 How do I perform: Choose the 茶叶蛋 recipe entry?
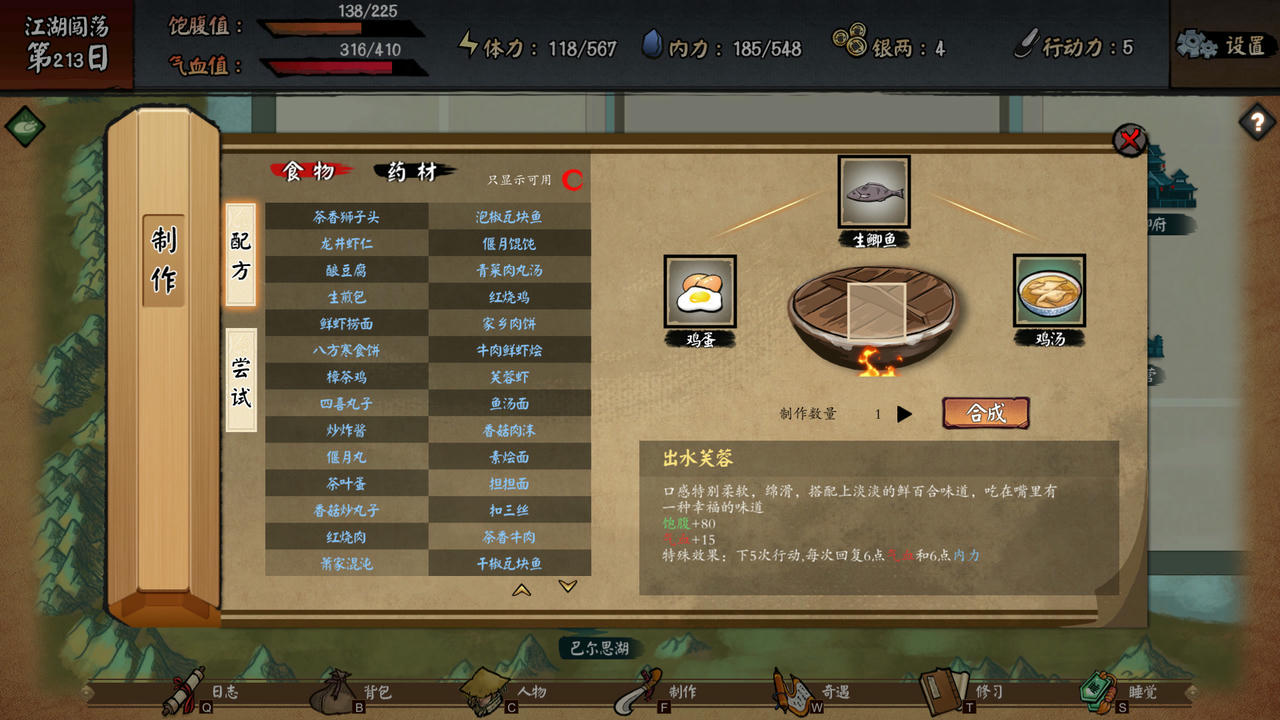(x=346, y=484)
